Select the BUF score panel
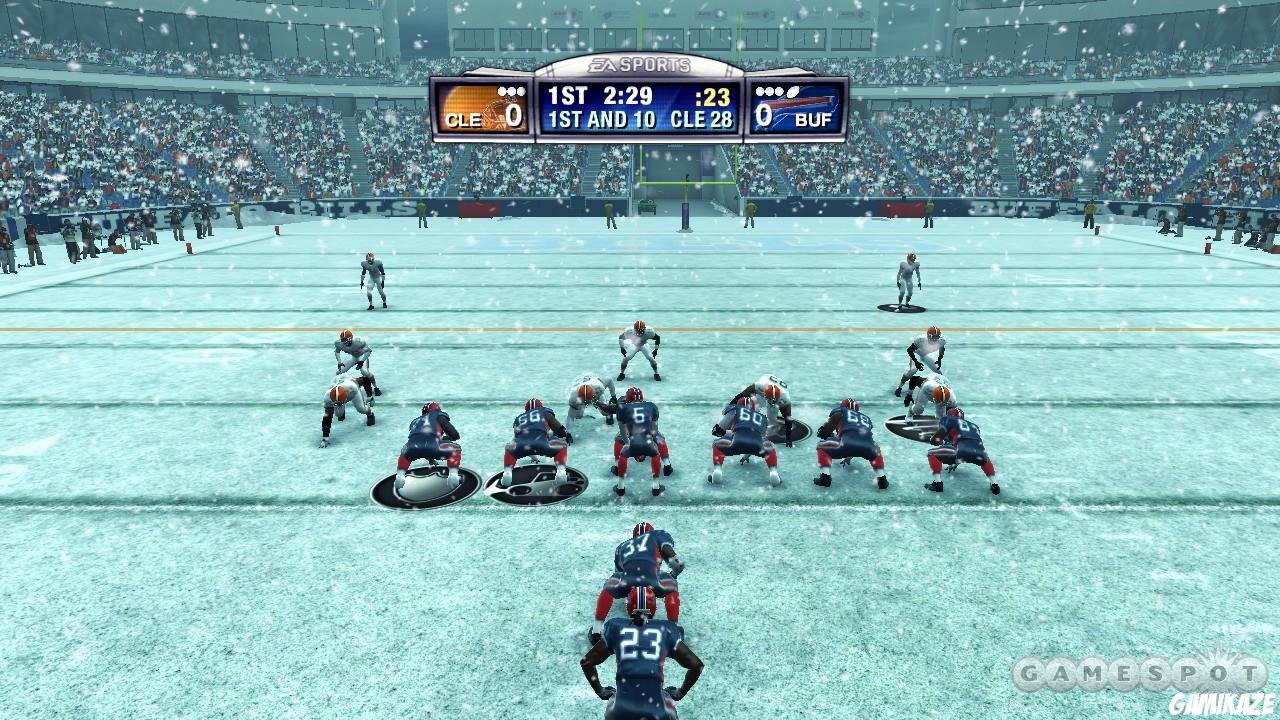 click(795, 108)
